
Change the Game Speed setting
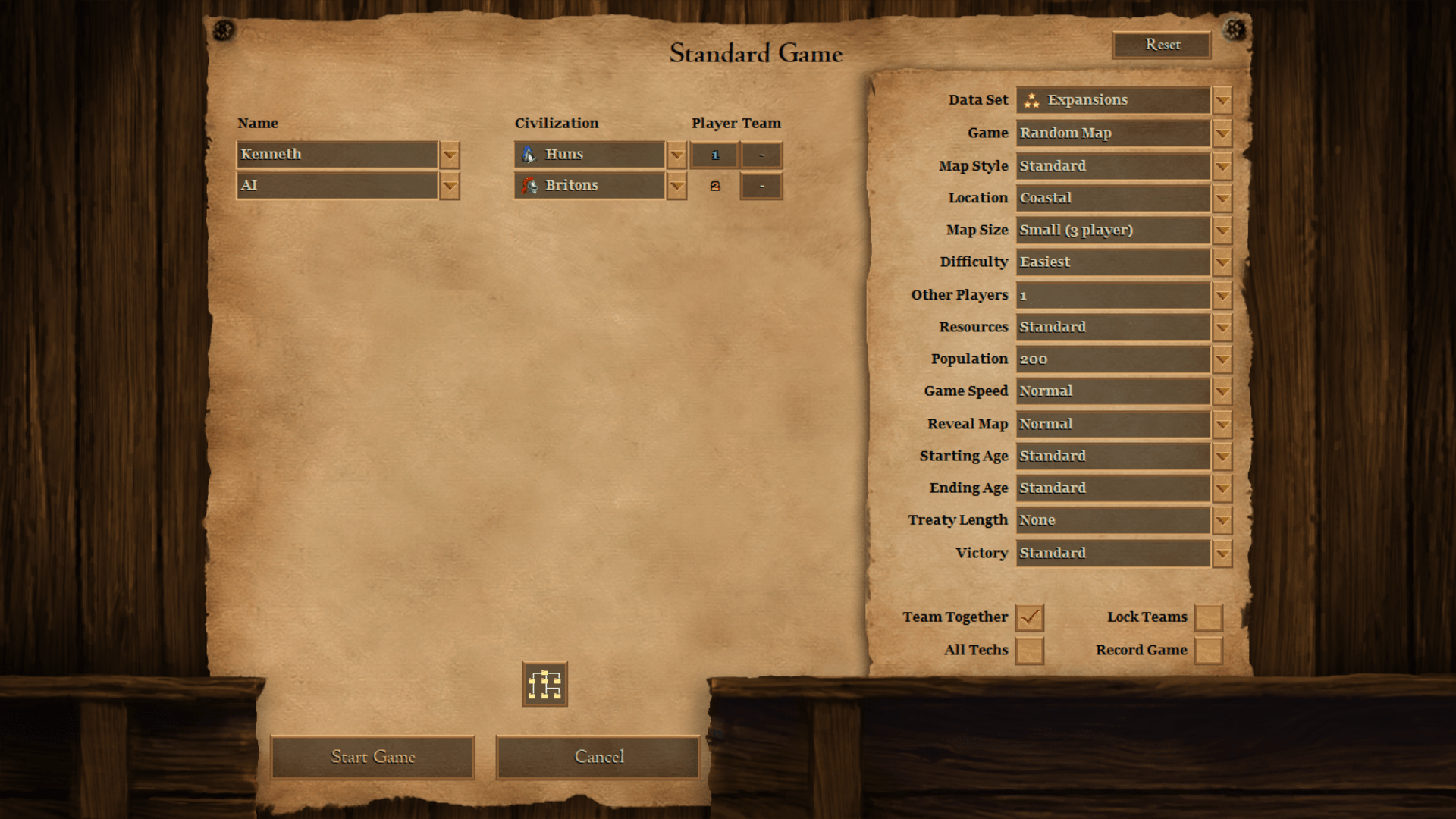point(1222,392)
